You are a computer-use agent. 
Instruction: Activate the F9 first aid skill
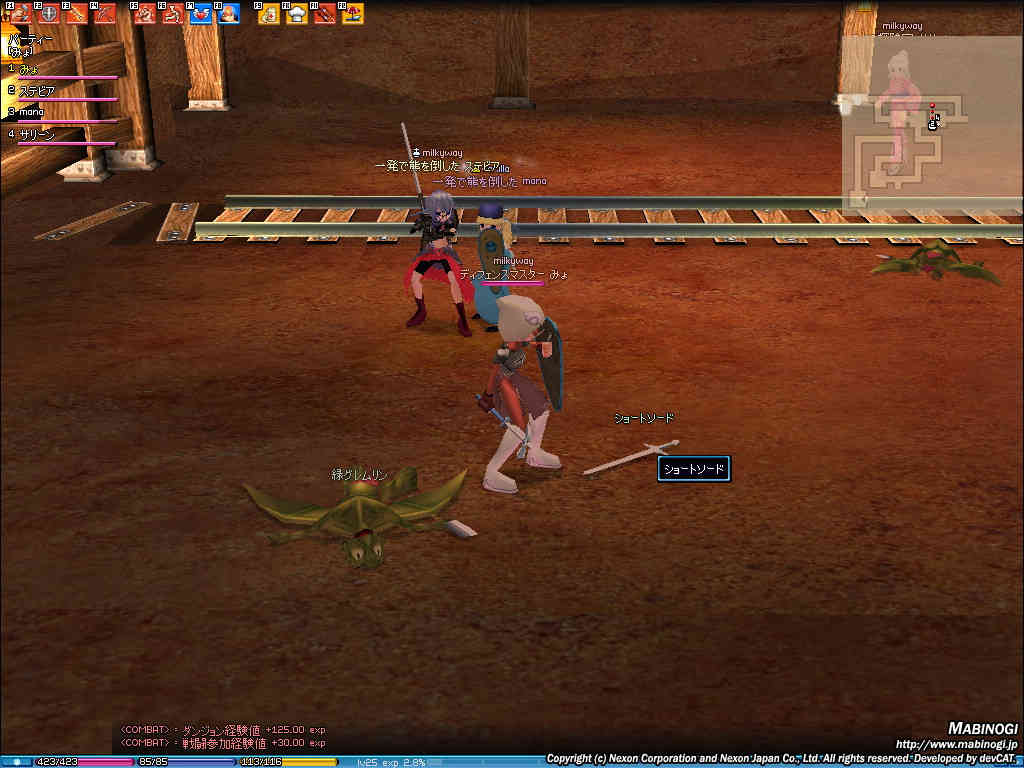269,14
